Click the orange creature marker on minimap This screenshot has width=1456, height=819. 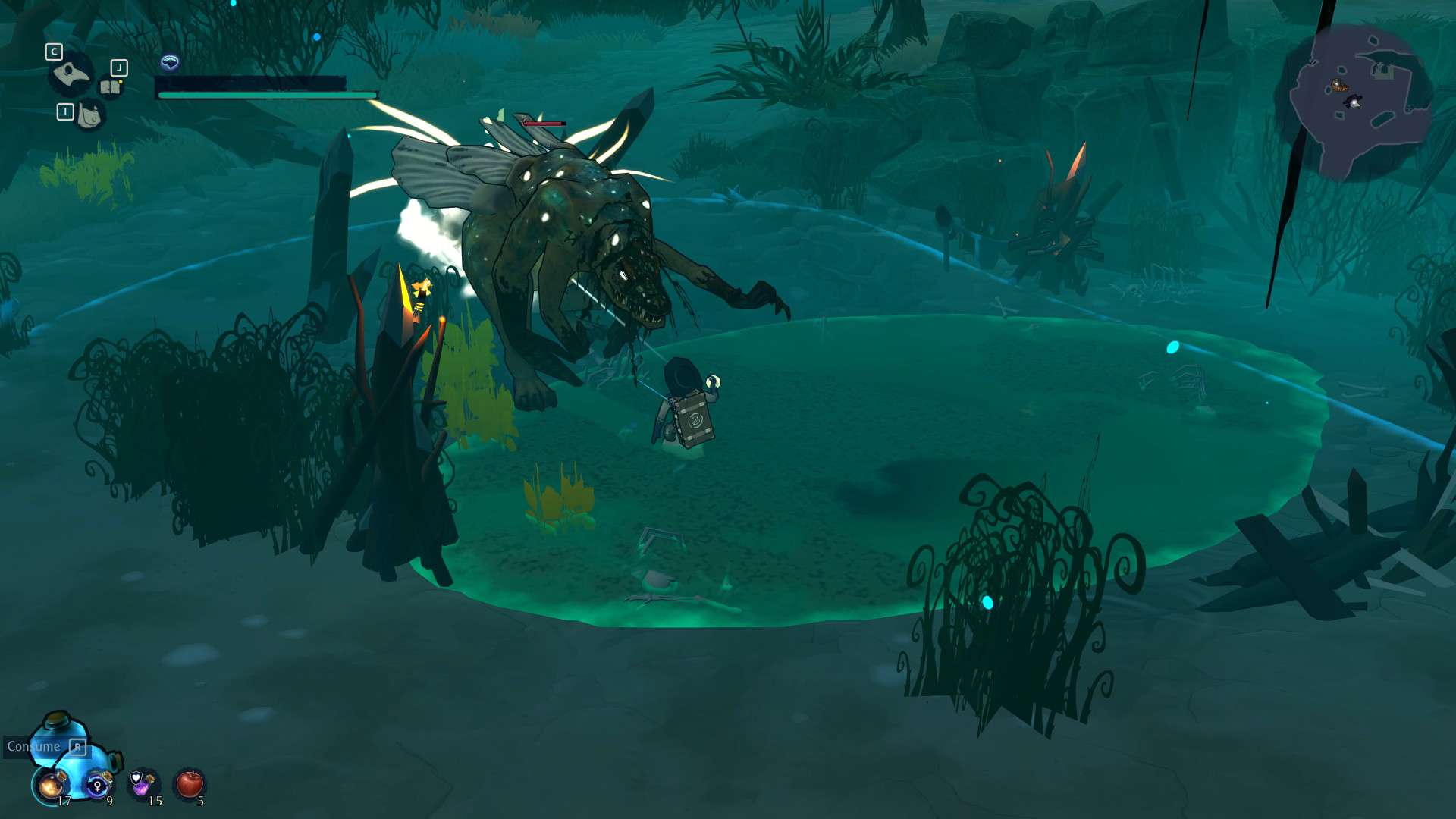(1339, 86)
